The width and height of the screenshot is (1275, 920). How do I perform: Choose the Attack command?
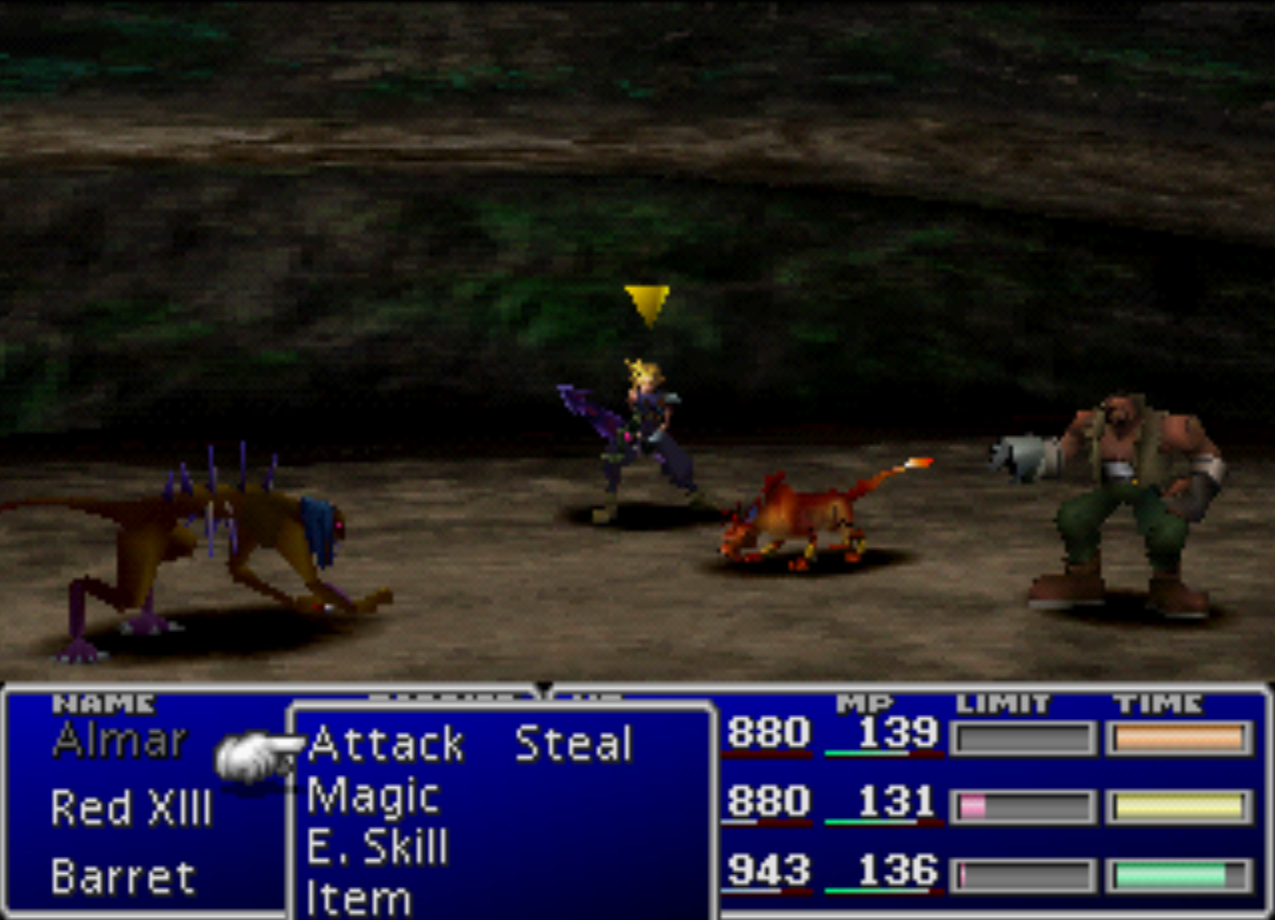coord(385,744)
